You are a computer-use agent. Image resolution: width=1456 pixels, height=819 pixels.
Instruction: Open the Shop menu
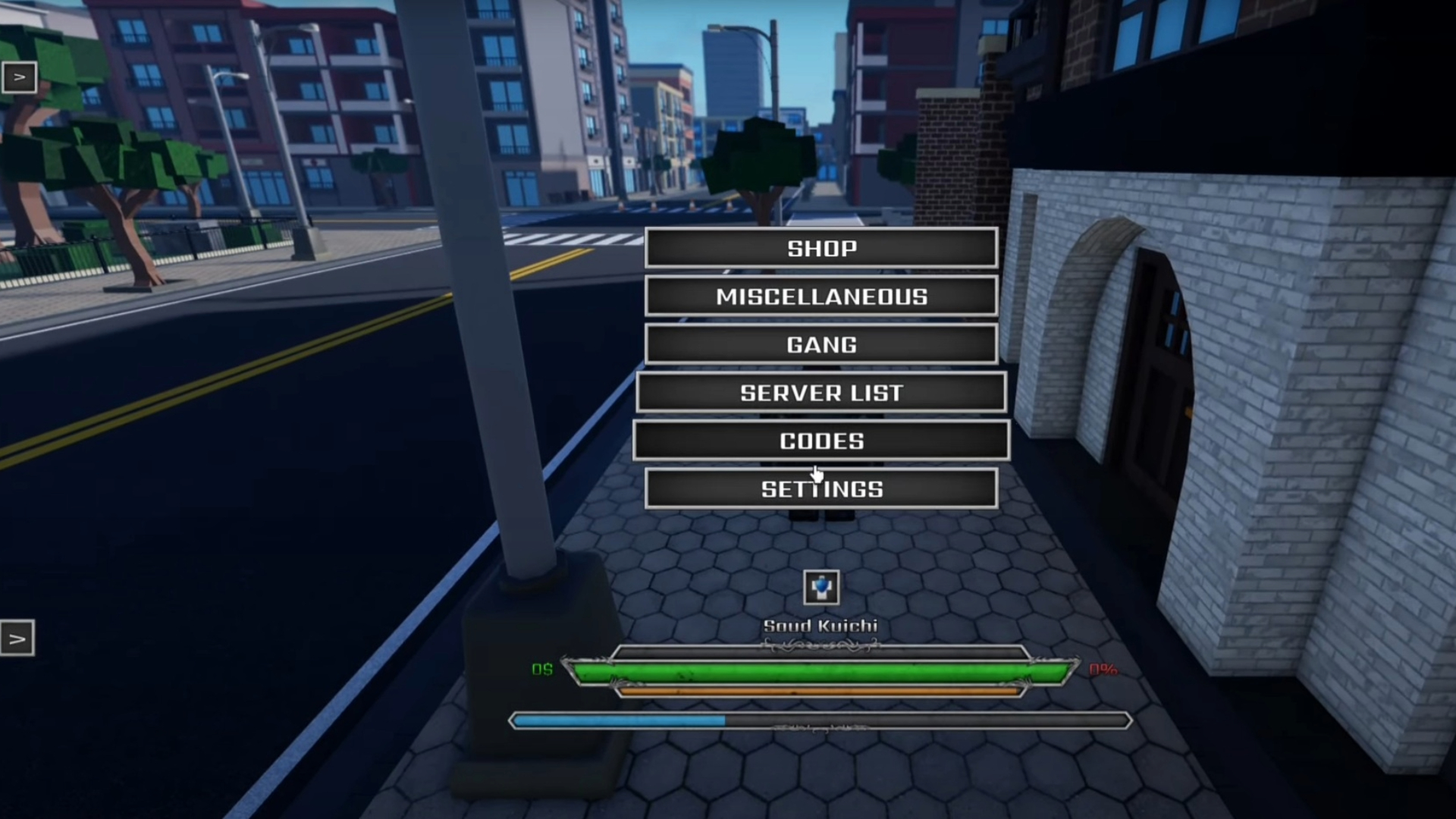[821, 248]
